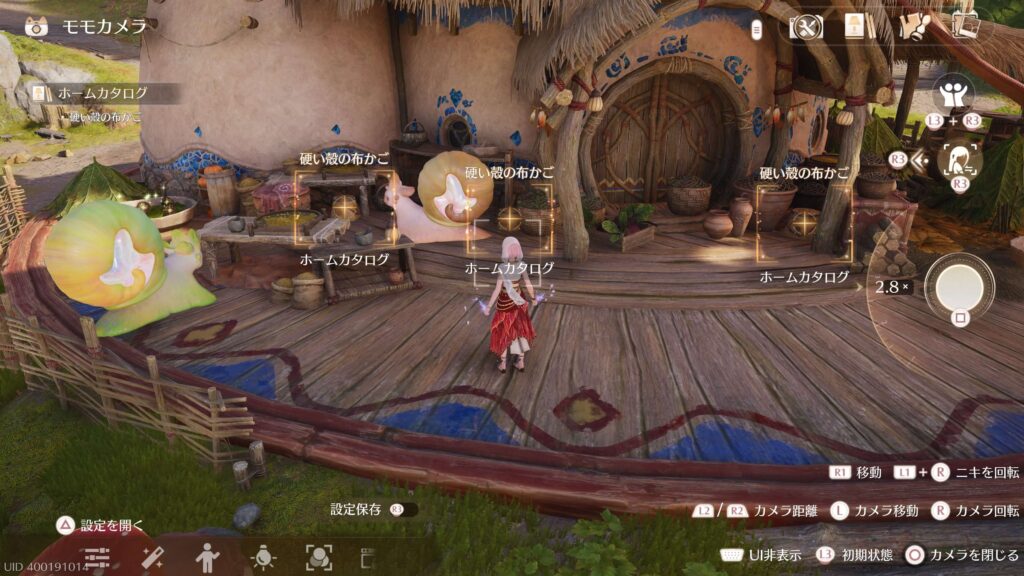This screenshot has width=1024, height=576.
Task: Open the lamp furniture catalog icon
Action: click(x=855, y=26)
